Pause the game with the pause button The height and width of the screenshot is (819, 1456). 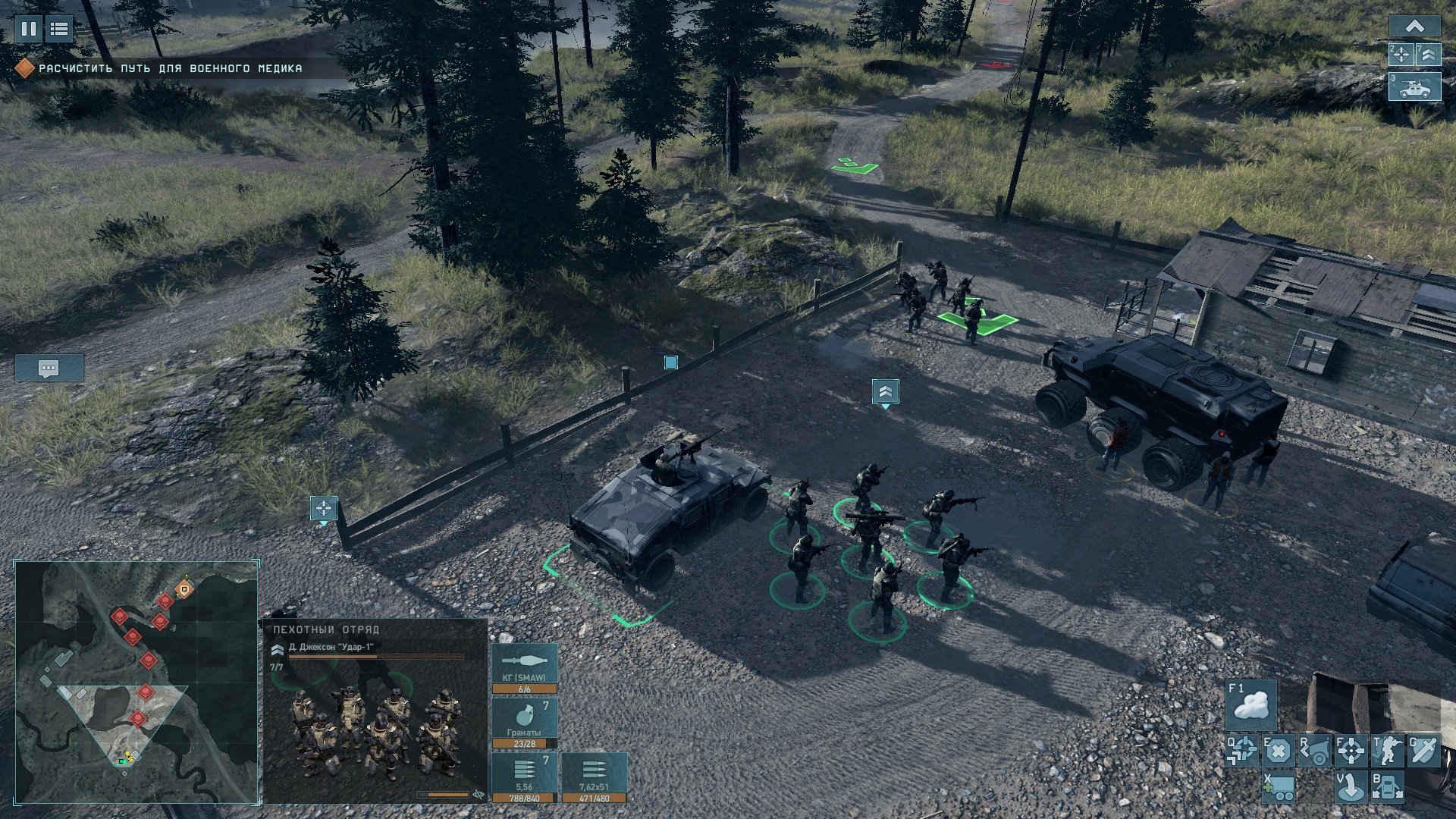tap(29, 29)
